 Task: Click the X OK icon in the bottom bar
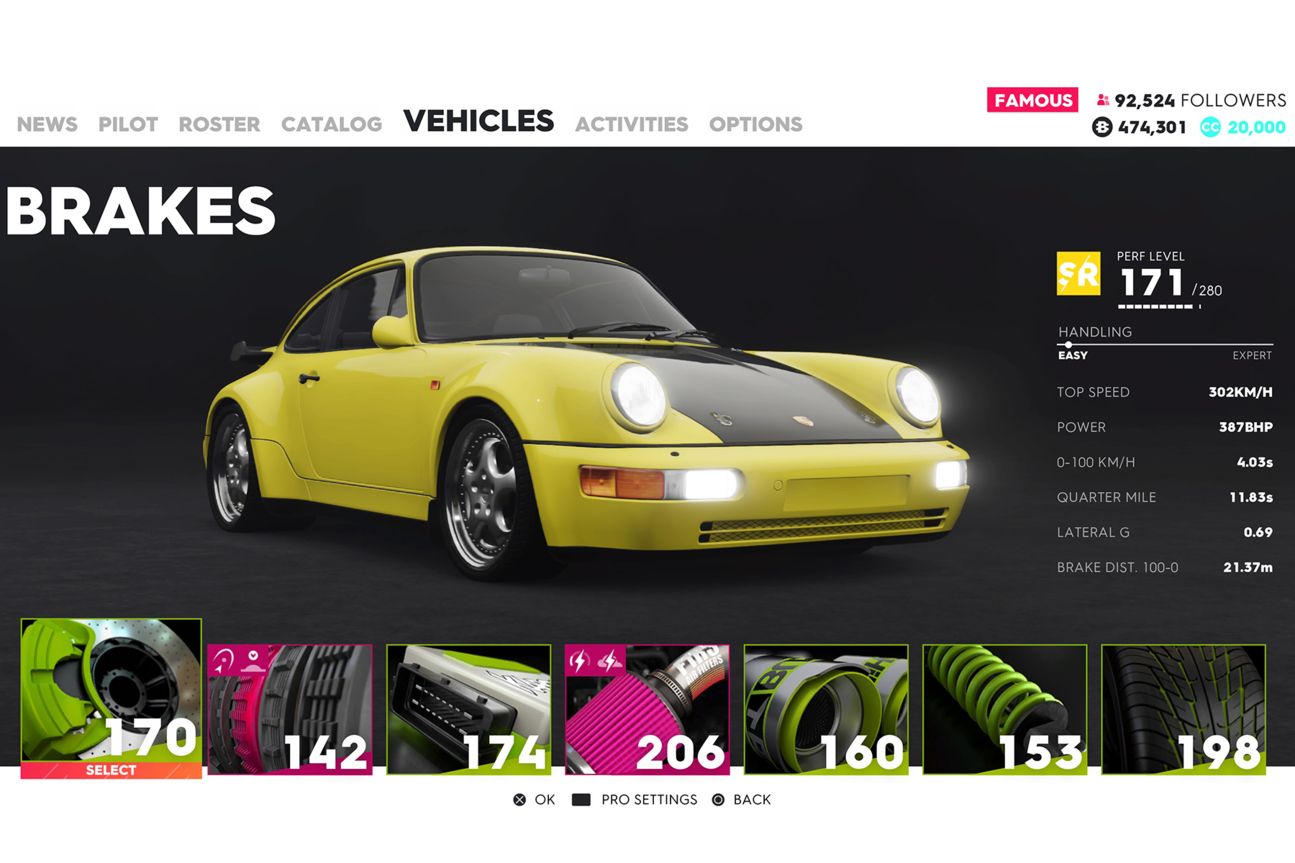tap(520, 799)
